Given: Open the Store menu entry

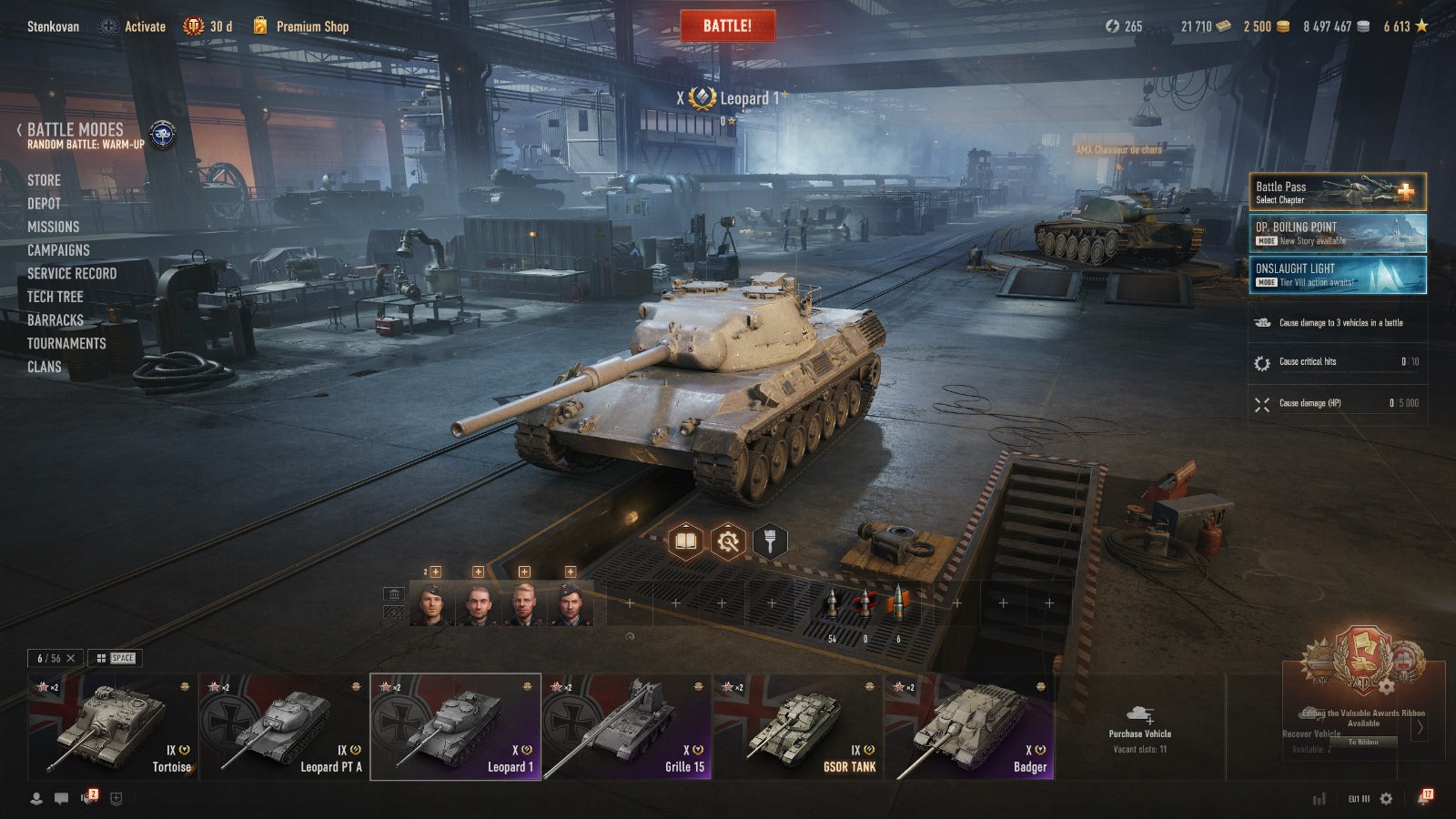Looking at the screenshot, I should coord(44,180).
